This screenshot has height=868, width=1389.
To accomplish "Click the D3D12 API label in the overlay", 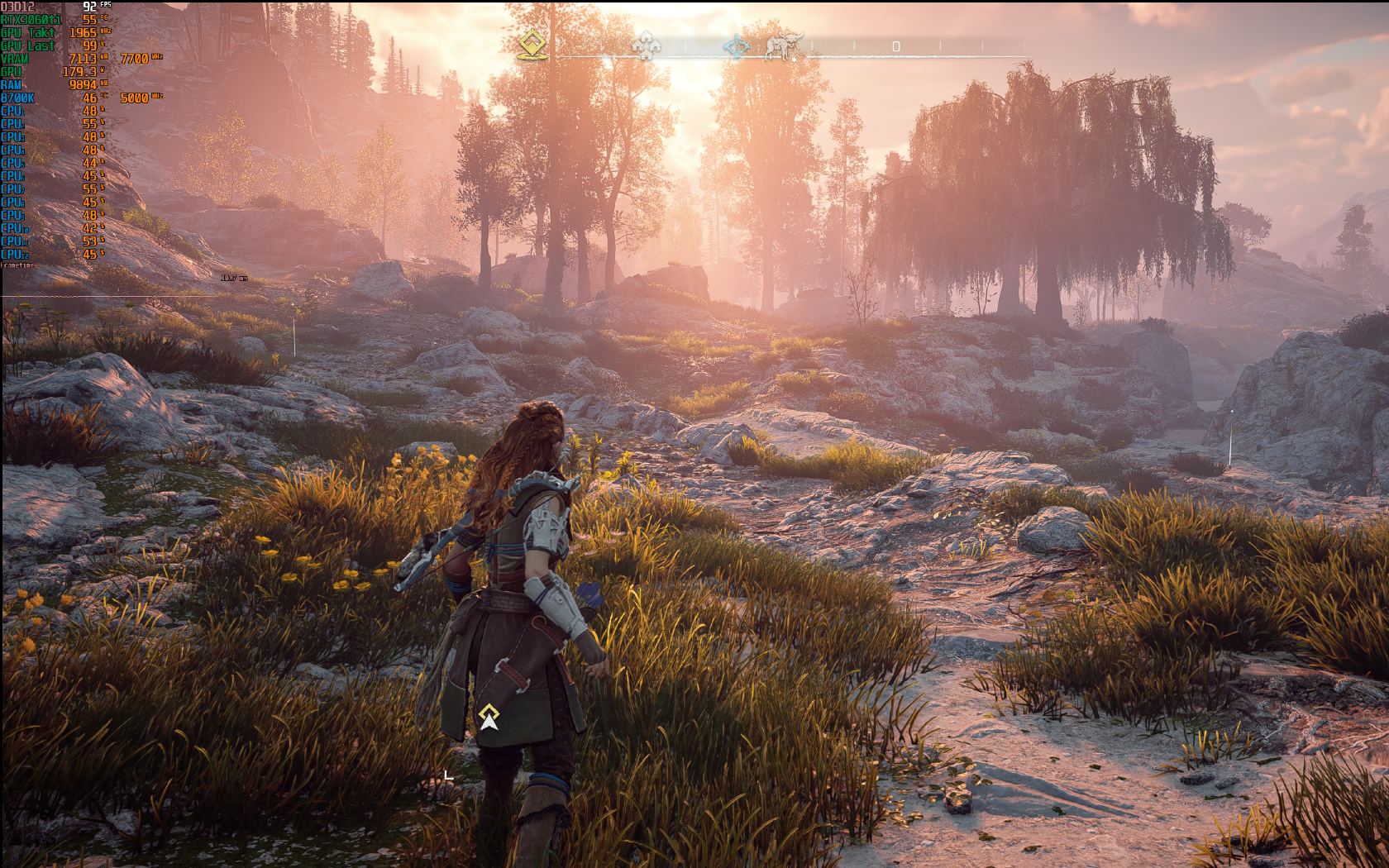I will click(x=17, y=5).
